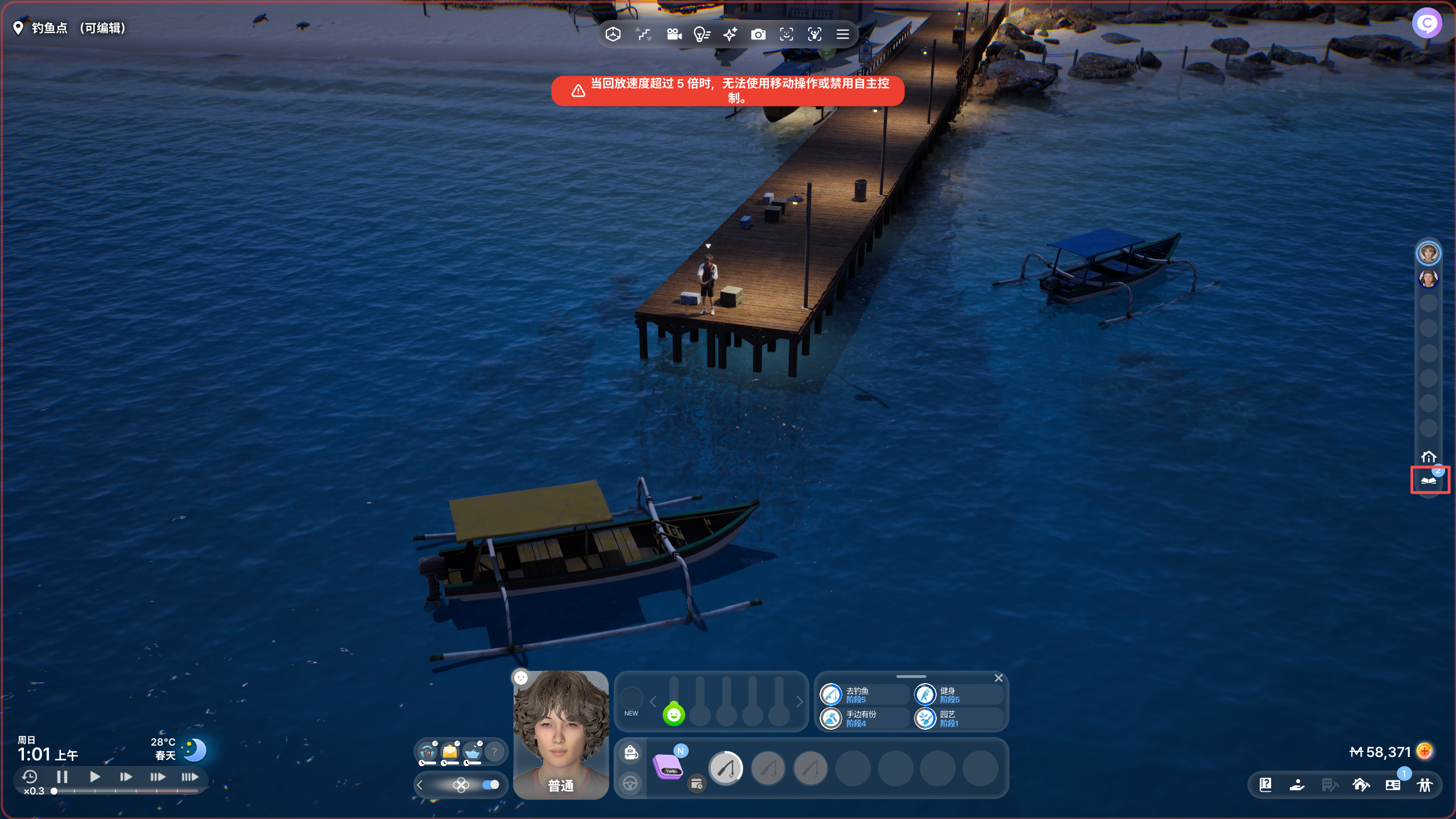The height and width of the screenshot is (819, 1456).
Task: Open the backpack inventory
Action: (631, 752)
